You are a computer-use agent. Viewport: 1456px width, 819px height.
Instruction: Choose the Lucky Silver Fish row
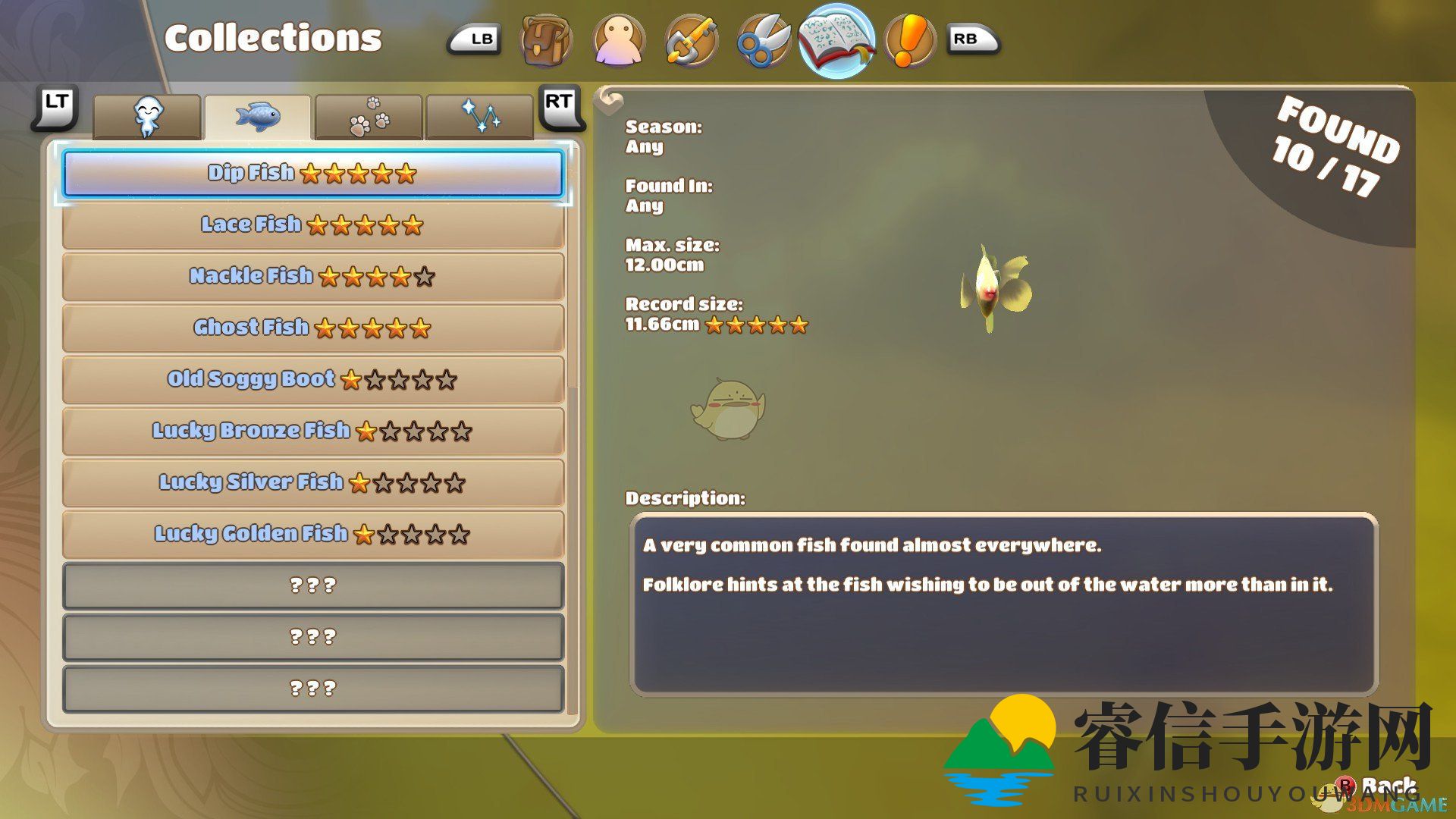point(312,483)
